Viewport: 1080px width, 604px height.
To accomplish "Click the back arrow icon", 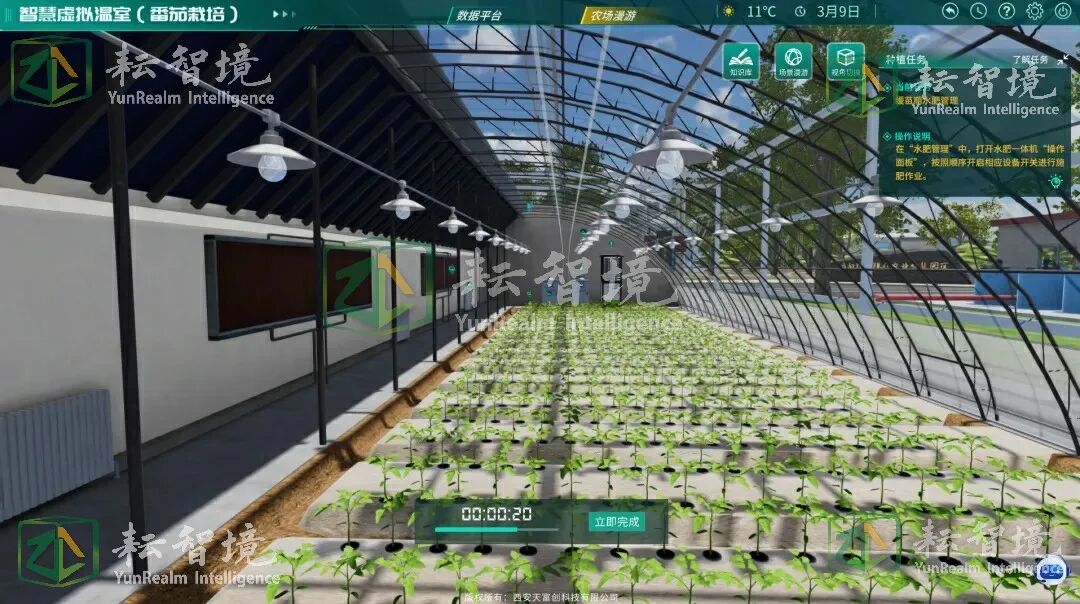I will click(x=950, y=11).
